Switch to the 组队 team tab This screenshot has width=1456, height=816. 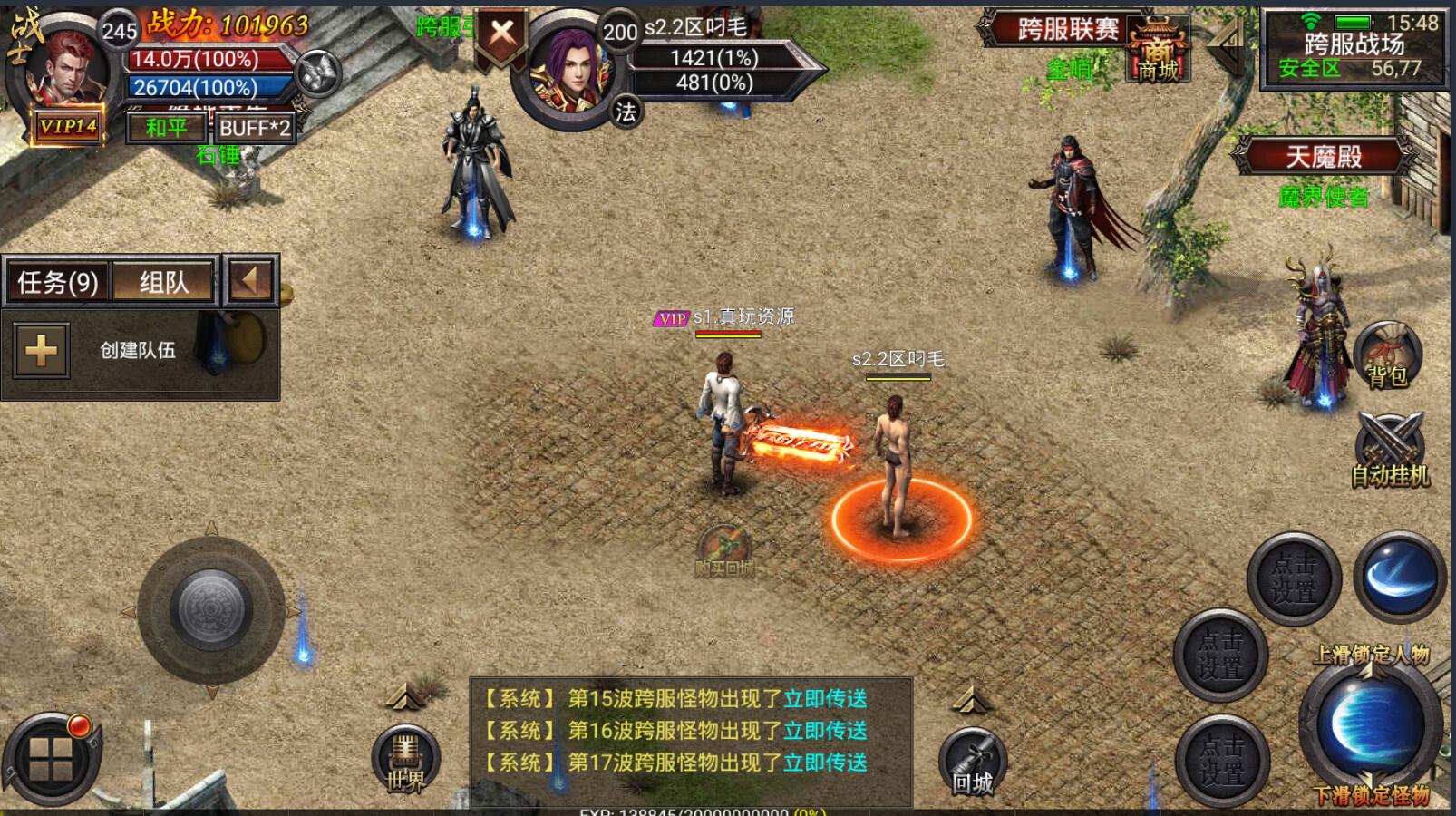click(164, 282)
